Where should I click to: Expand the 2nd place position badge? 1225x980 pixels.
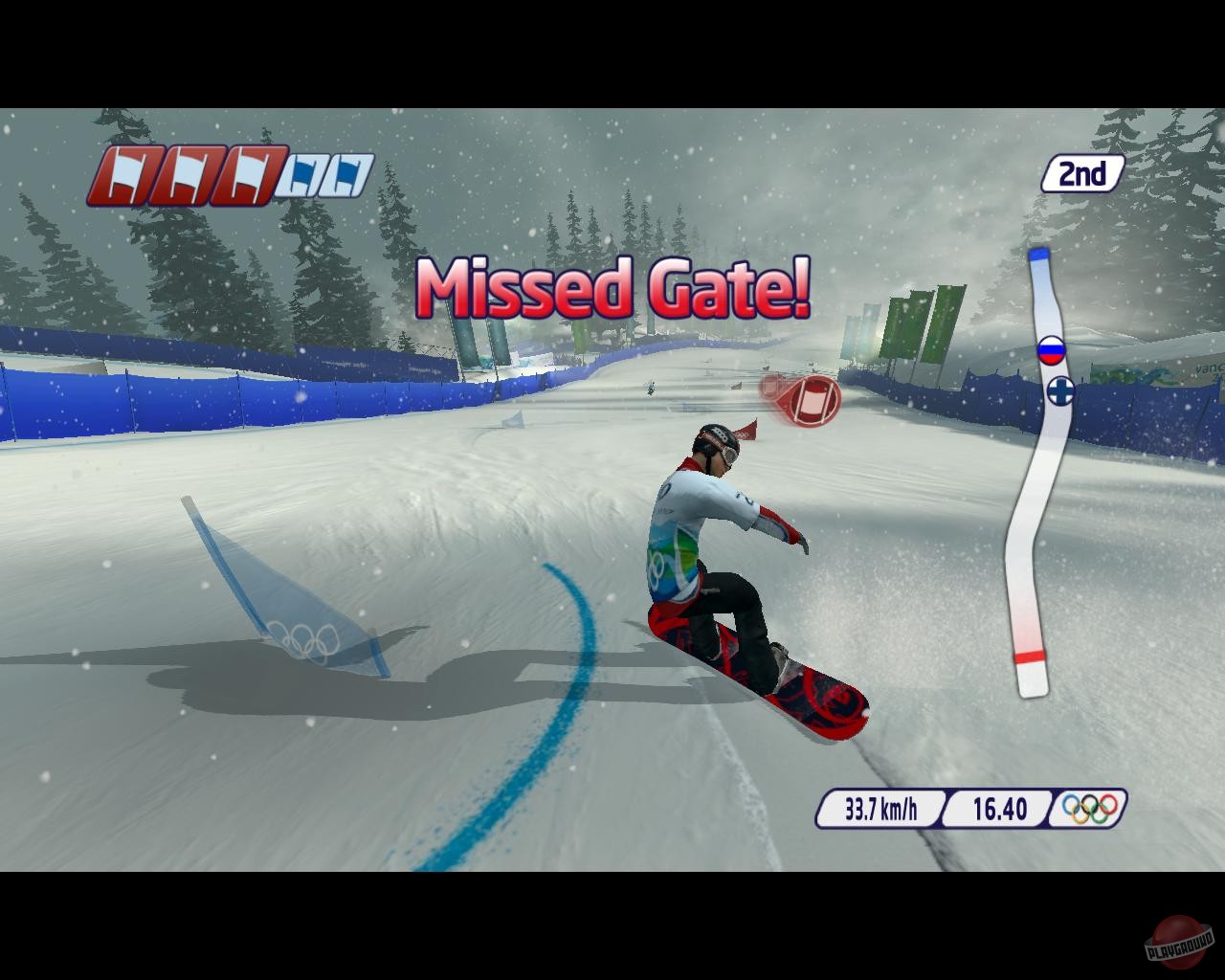click(x=1083, y=172)
